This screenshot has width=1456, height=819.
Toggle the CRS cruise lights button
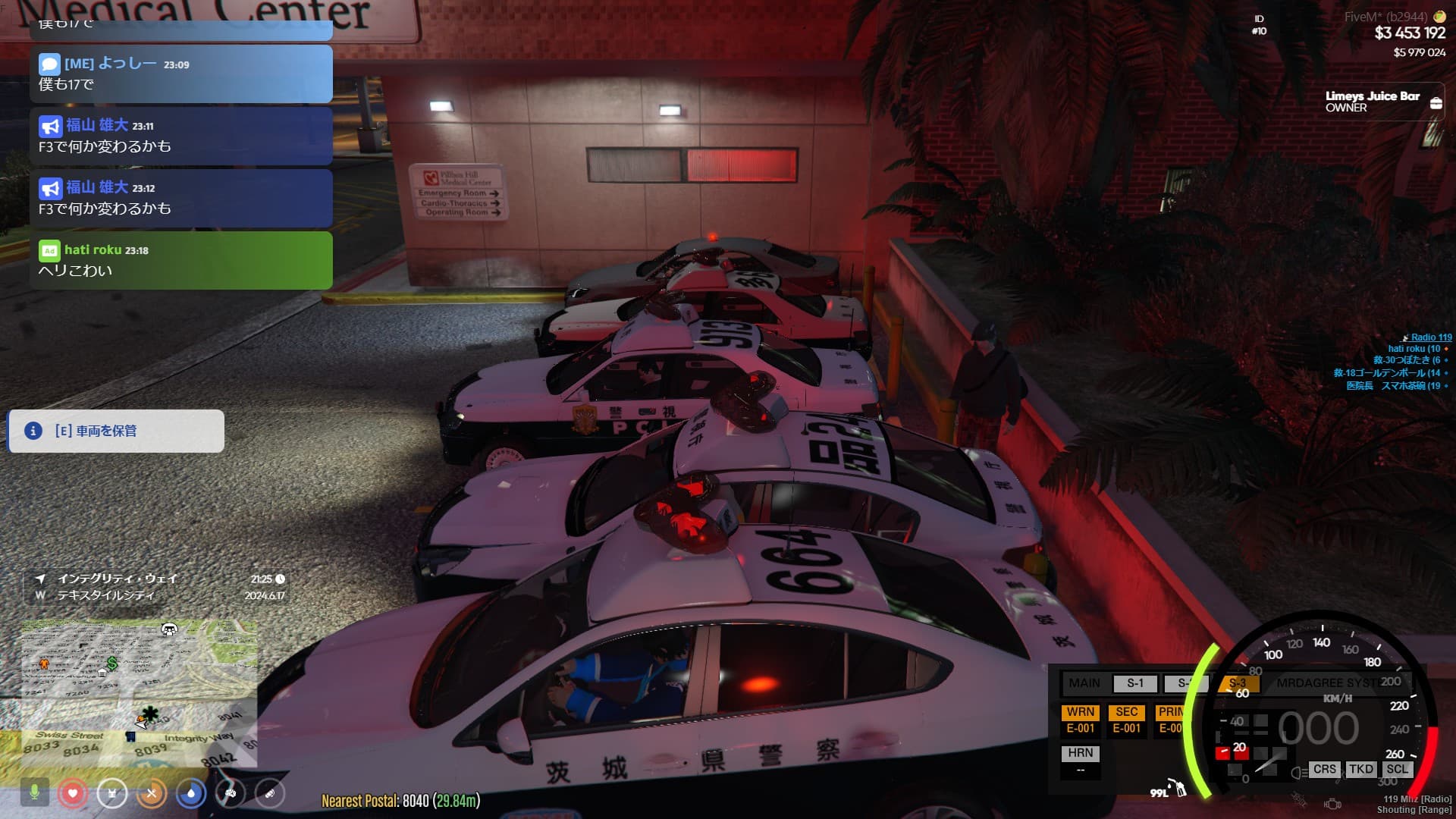1324,769
